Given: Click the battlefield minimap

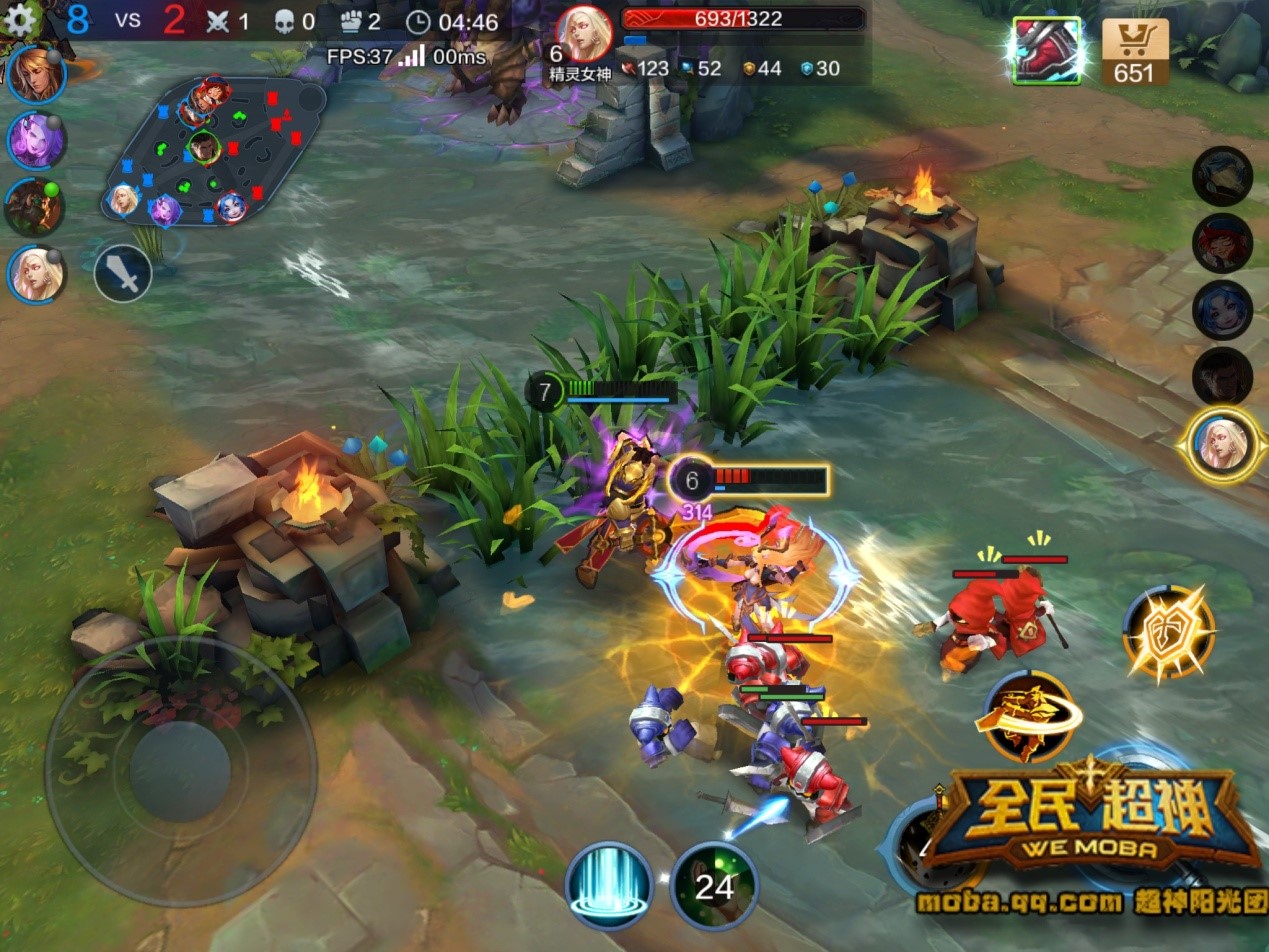Looking at the screenshot, I should (213, 151).
